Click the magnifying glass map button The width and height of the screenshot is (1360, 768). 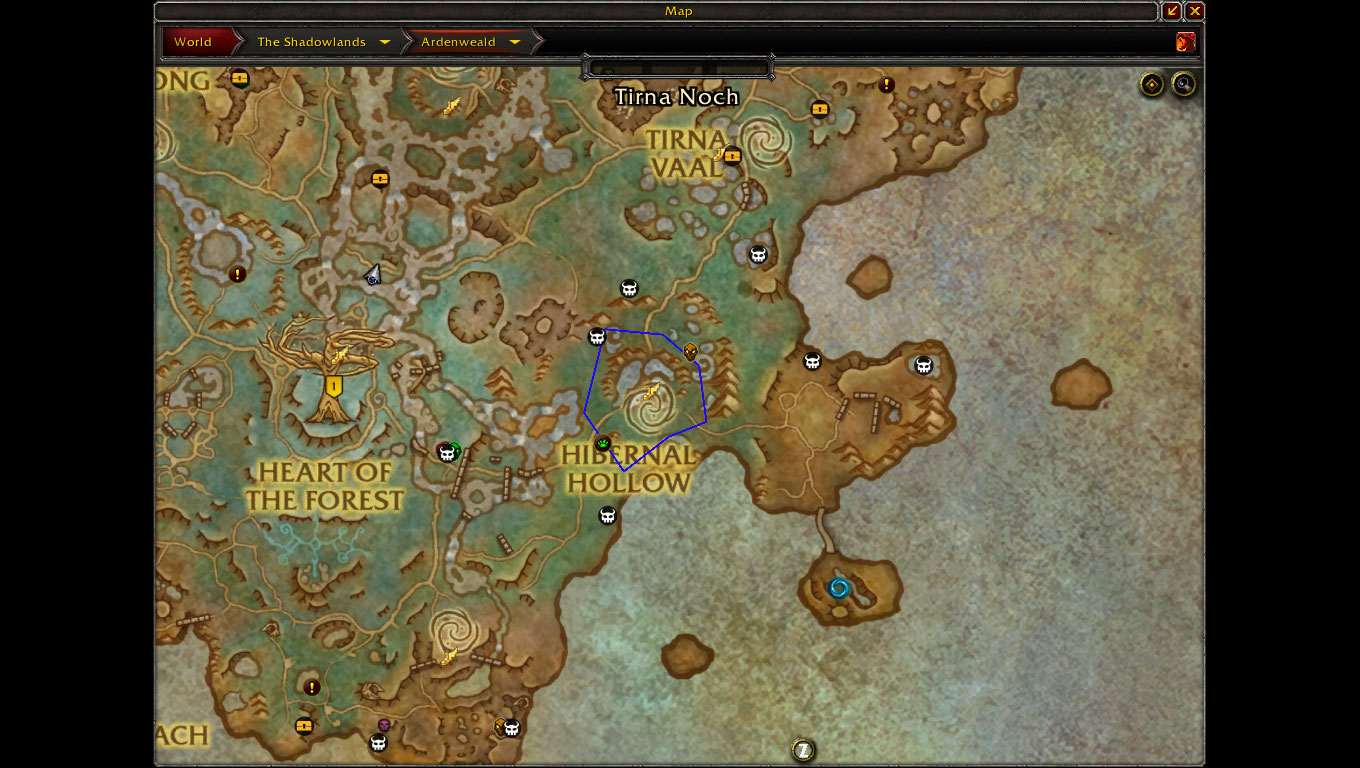tap(1184, 85)
